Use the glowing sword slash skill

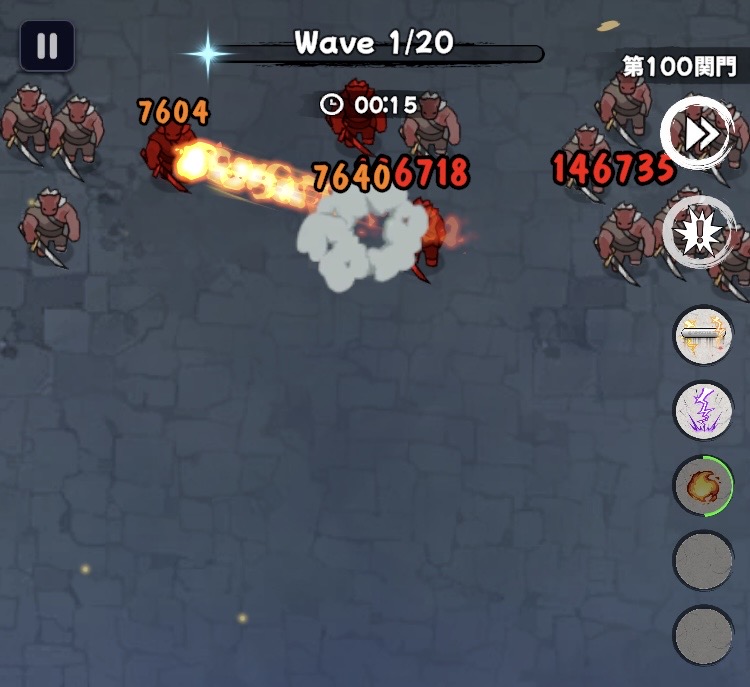703,335
